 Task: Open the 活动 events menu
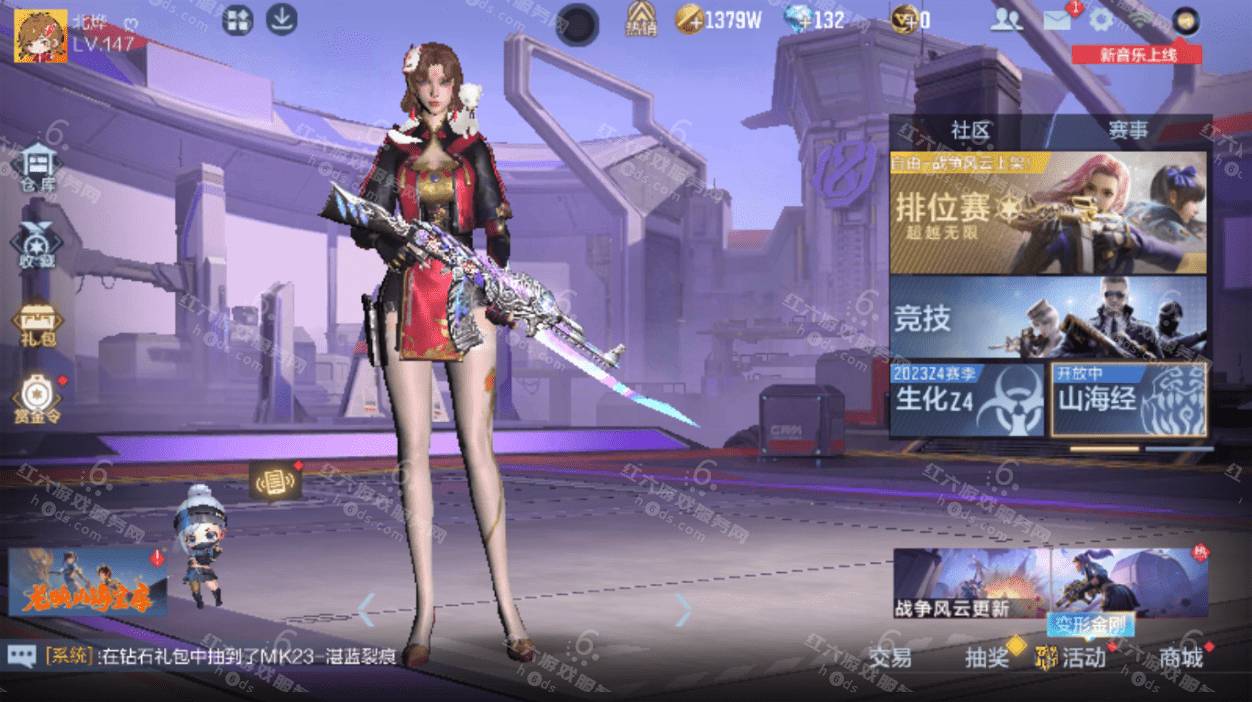pyautogui.click(x=1076, y=657)
